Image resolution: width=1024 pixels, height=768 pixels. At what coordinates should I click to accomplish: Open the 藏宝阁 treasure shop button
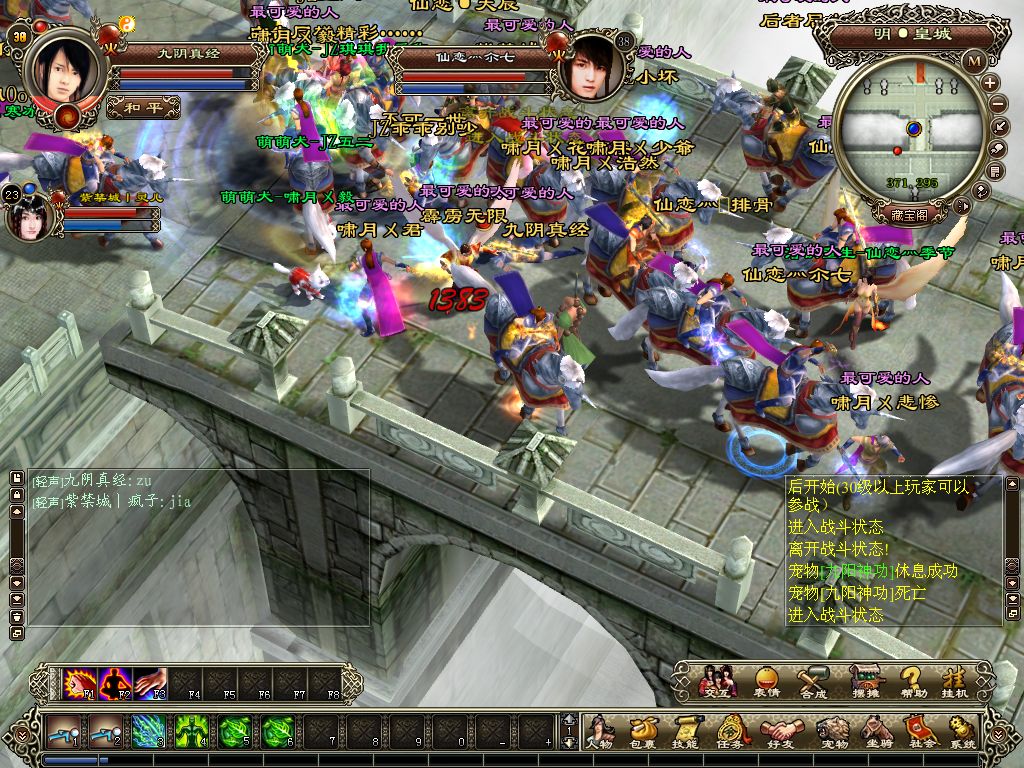coord(910,214)
